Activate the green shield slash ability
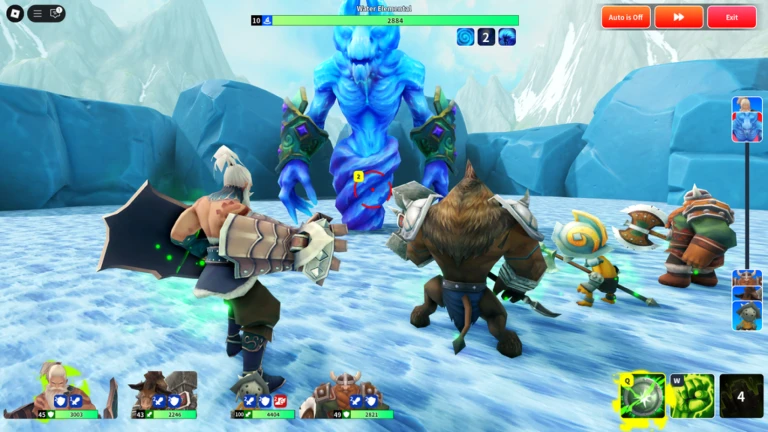 pos(642,396)
